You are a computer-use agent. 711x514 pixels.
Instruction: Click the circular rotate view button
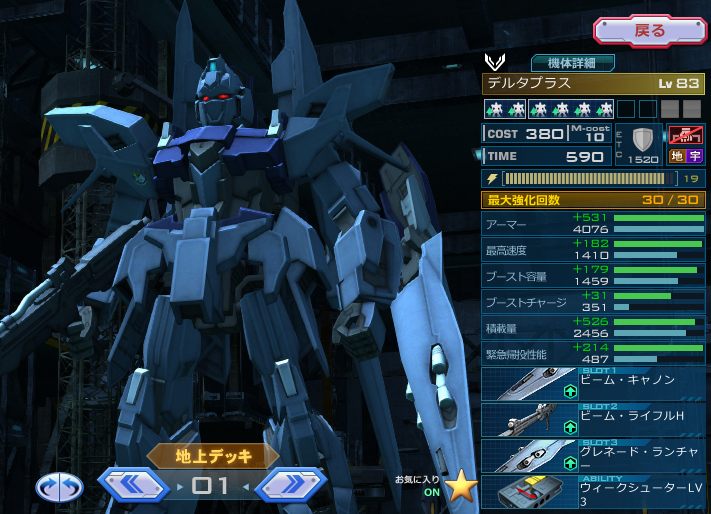tap(58, 487)
